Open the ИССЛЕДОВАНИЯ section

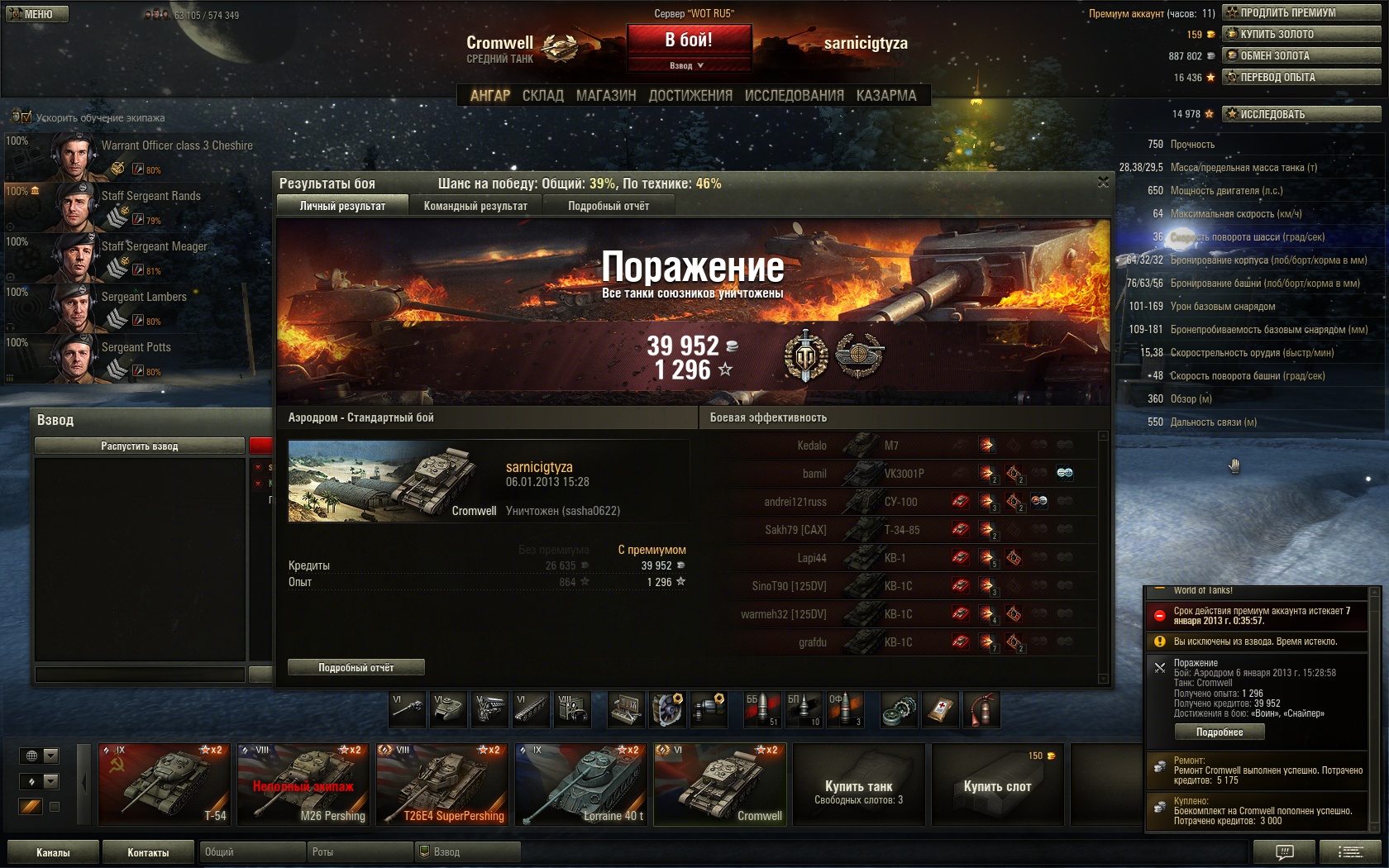click(x=794, y=96)
